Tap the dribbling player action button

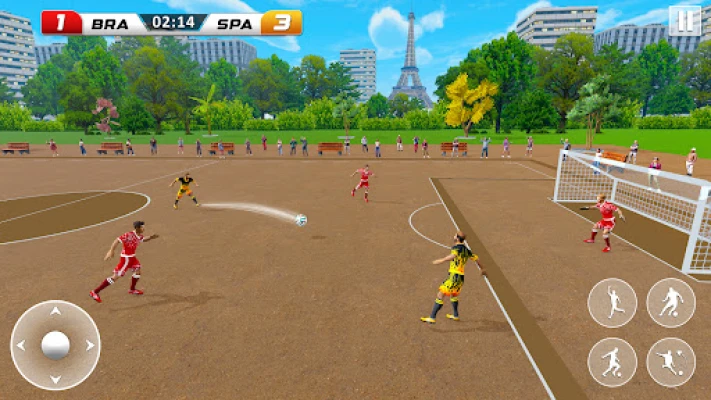(x=671, y=302)
